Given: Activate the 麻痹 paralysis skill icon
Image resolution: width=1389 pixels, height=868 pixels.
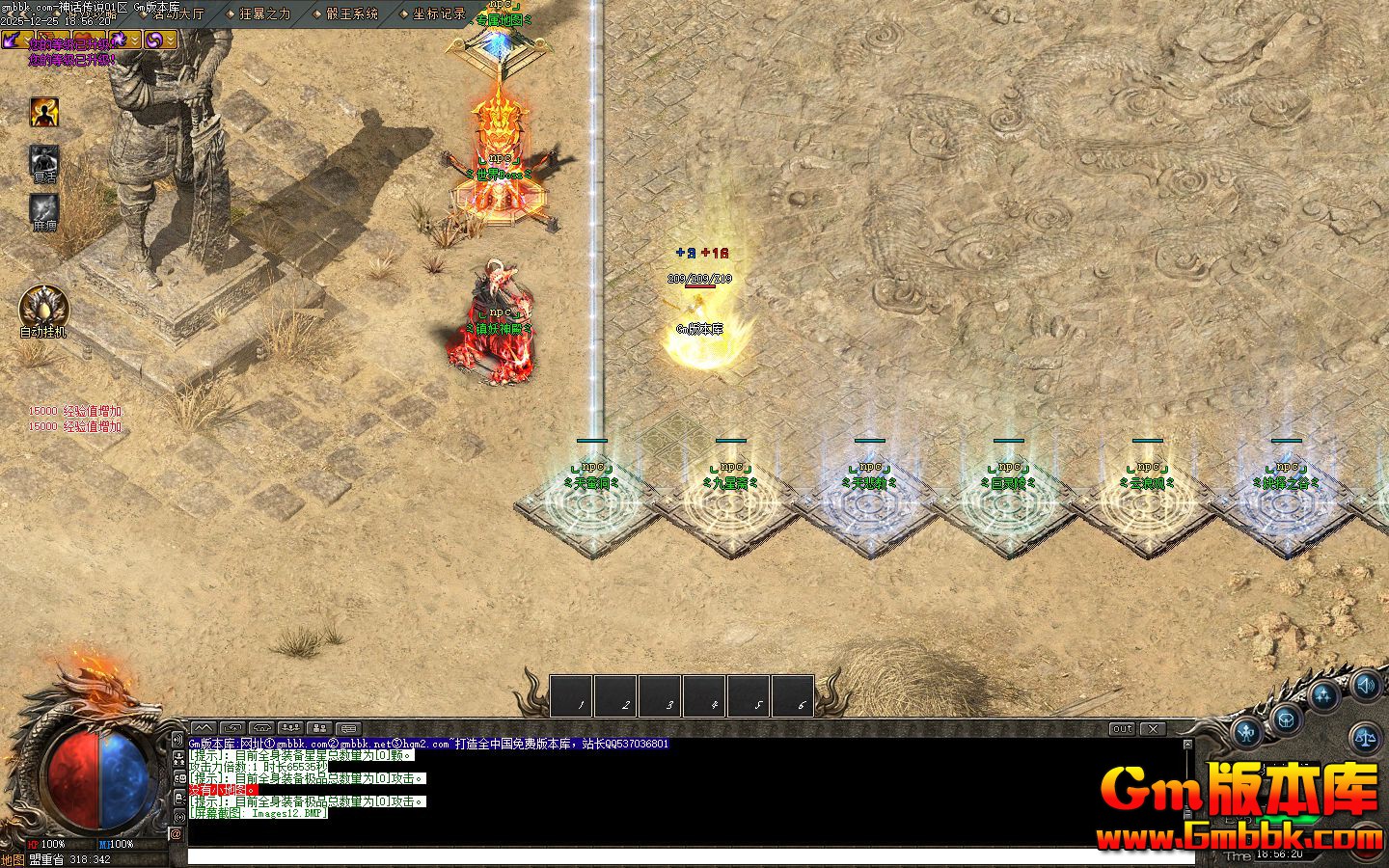Looking at the screenshot, I should pos(44,209).
